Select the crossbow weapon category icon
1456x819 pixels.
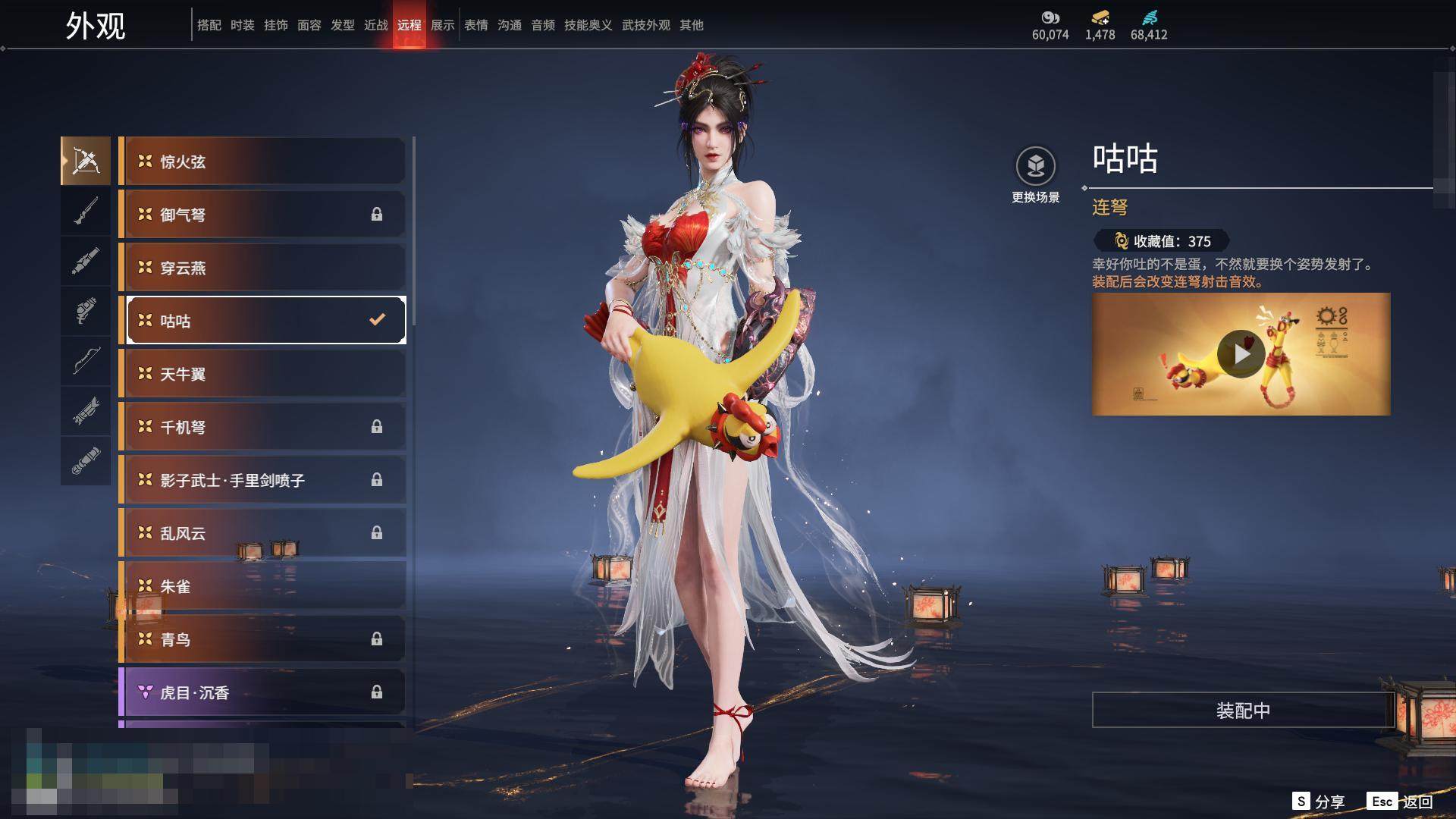coord(86,161)
